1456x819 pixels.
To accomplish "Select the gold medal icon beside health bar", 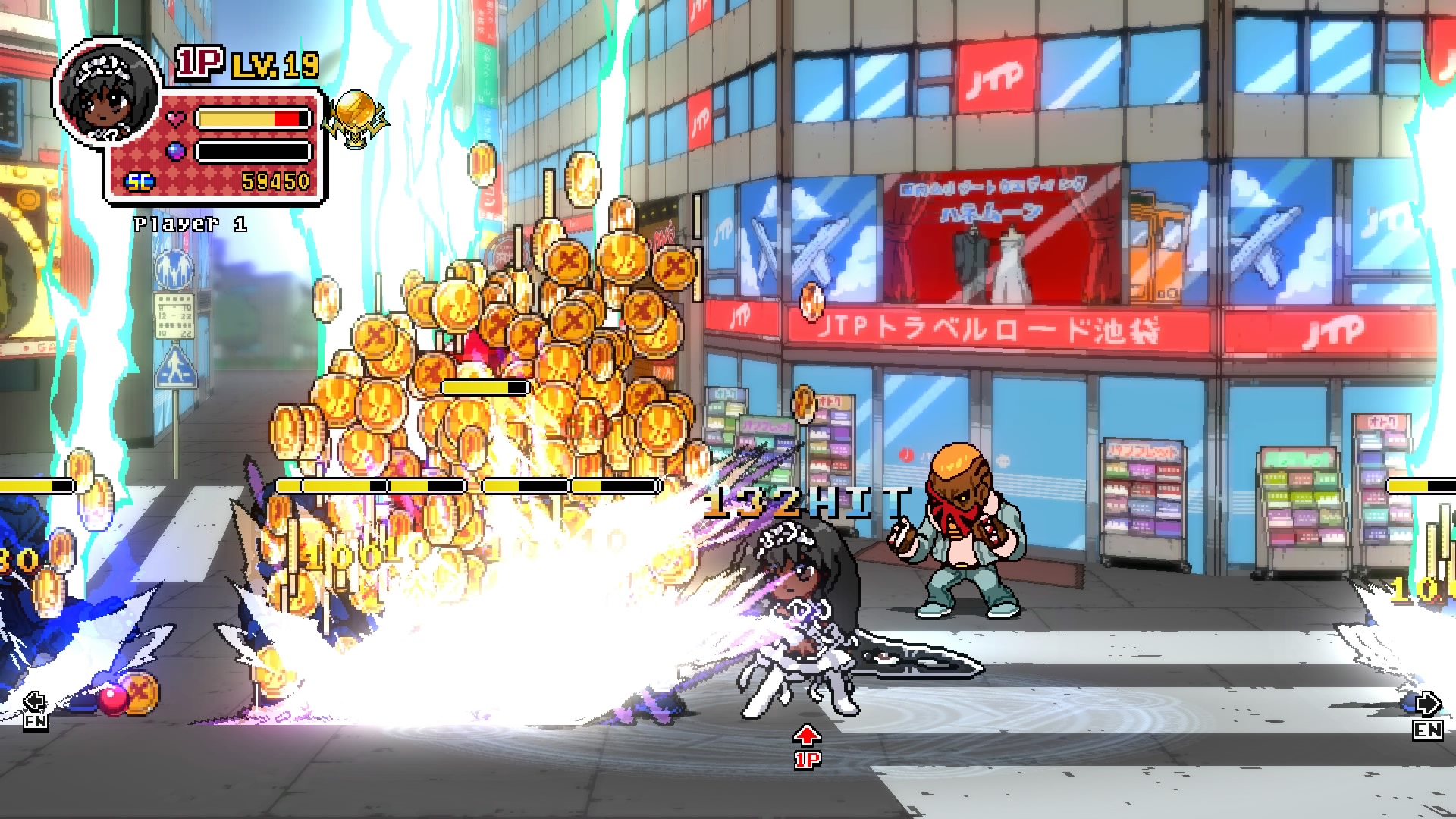I will (x=355, y=118).
